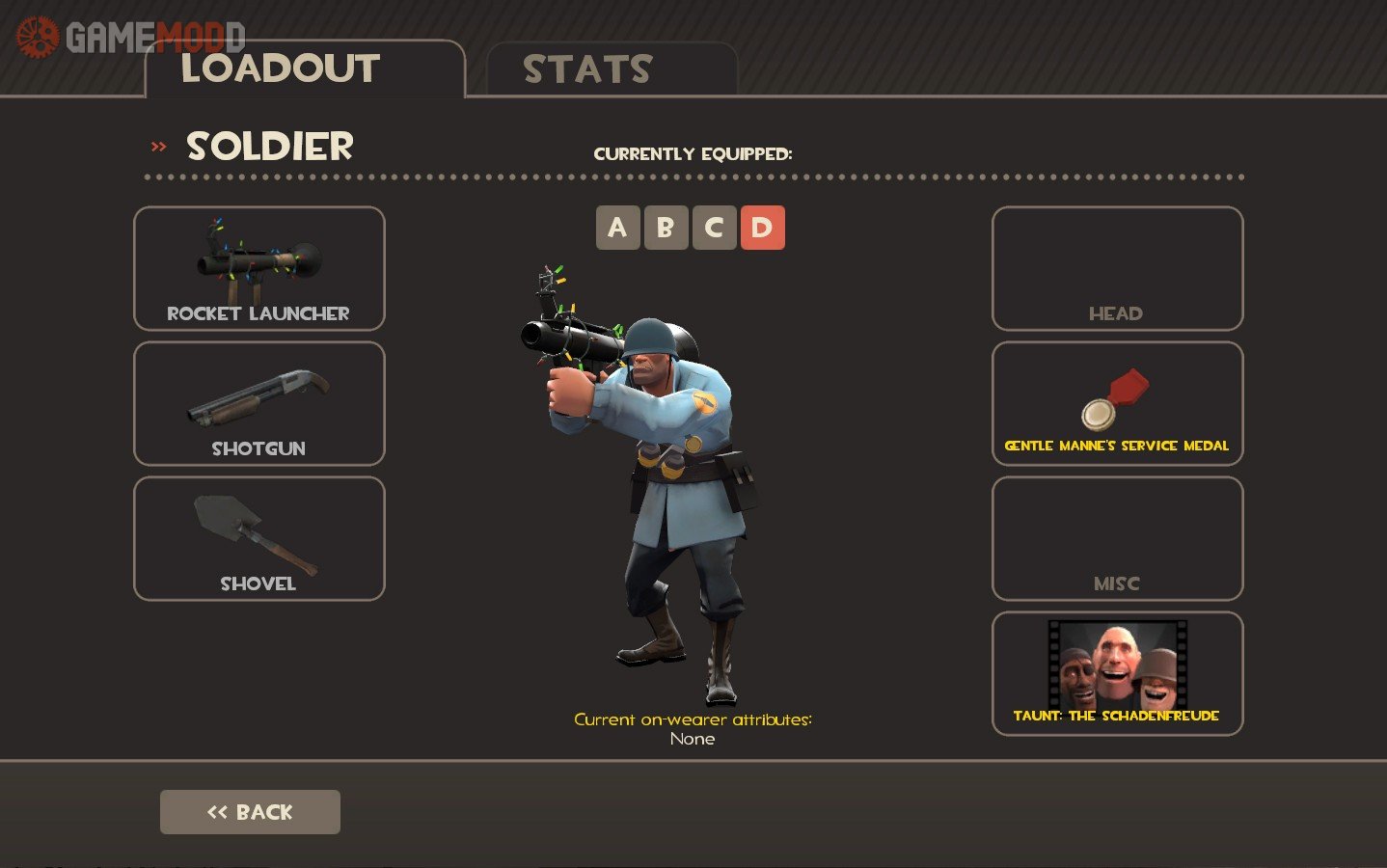The height and width of the screenshot is (868, 1387).
Task: Choose the Shotgun secondary slot
Action: 258,404
